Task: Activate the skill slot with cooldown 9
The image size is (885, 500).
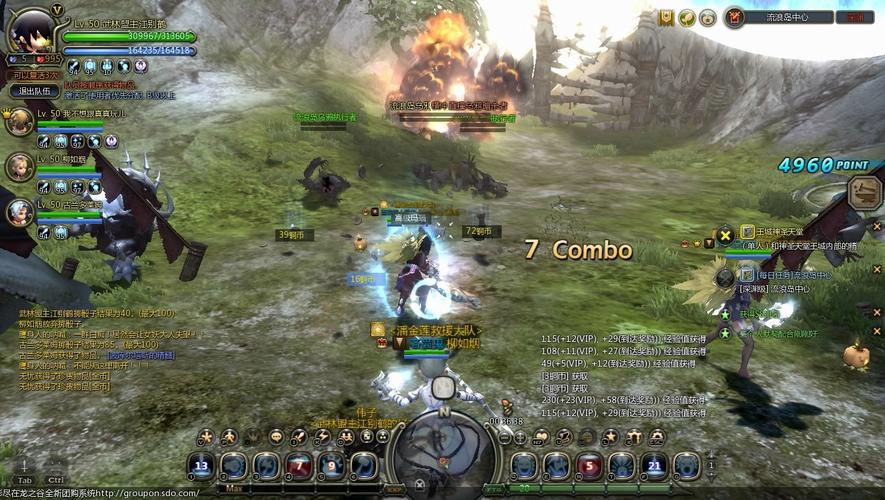Action: tap(332, 466)
